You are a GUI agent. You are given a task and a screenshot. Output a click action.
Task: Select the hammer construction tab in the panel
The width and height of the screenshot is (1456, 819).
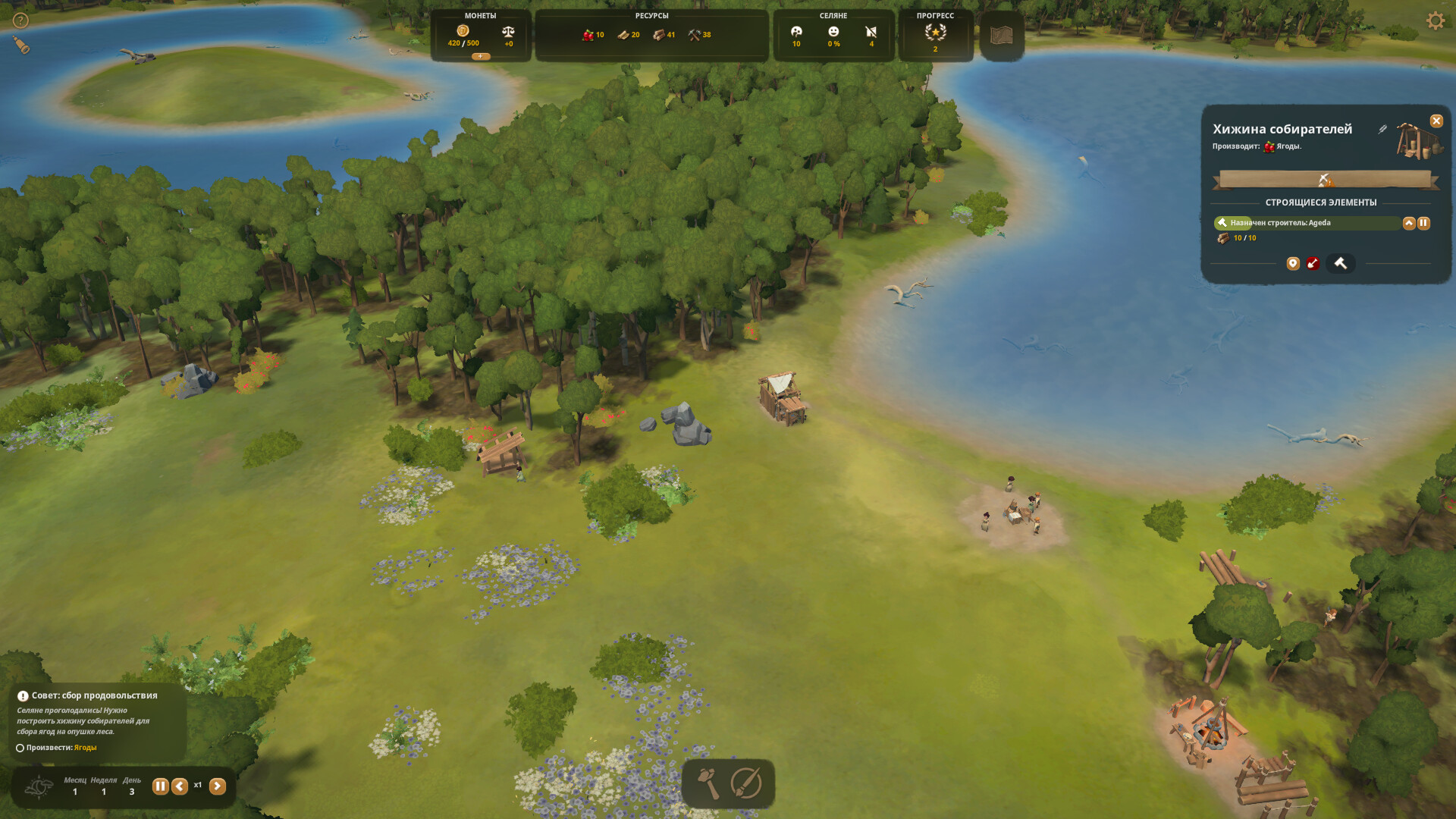[x=1340, y=263]
